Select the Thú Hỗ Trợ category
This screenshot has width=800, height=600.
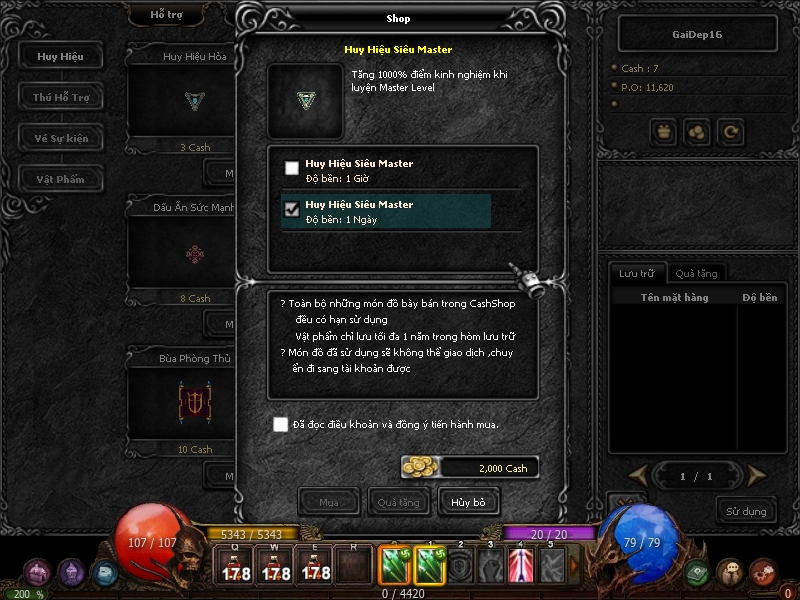[61, 97]
